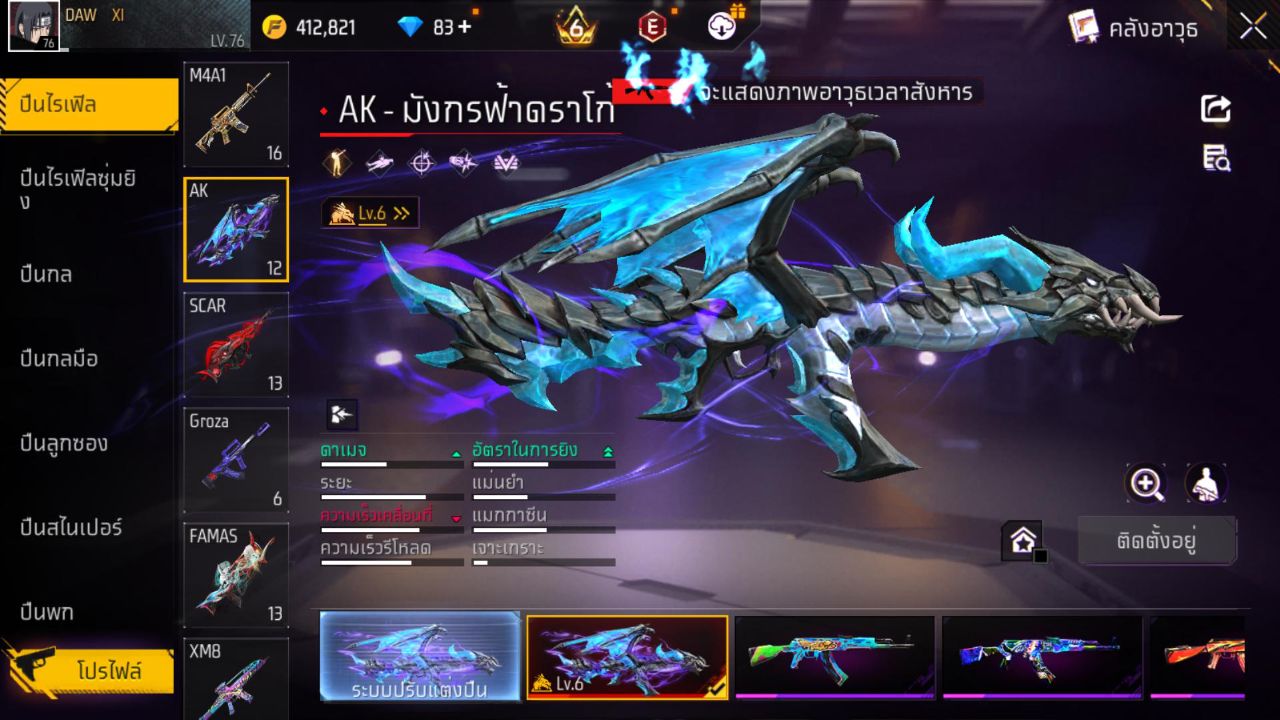The image size is (1280, 720).
Task: Choose the SCAR weapon tile
Action: pos(236,345)
